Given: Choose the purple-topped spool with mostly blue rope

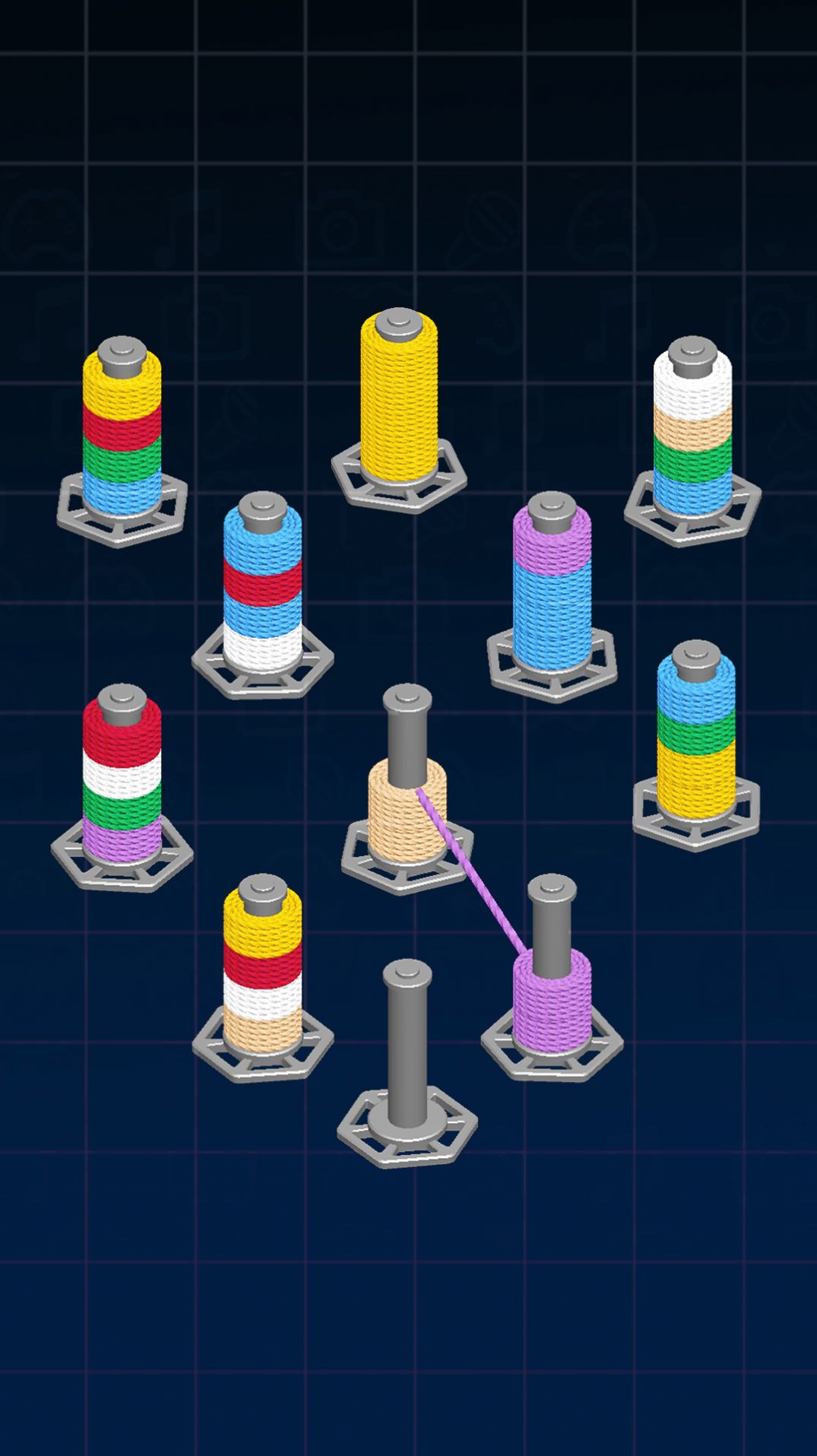Looking at the screenshot, I should click(552, 589).
